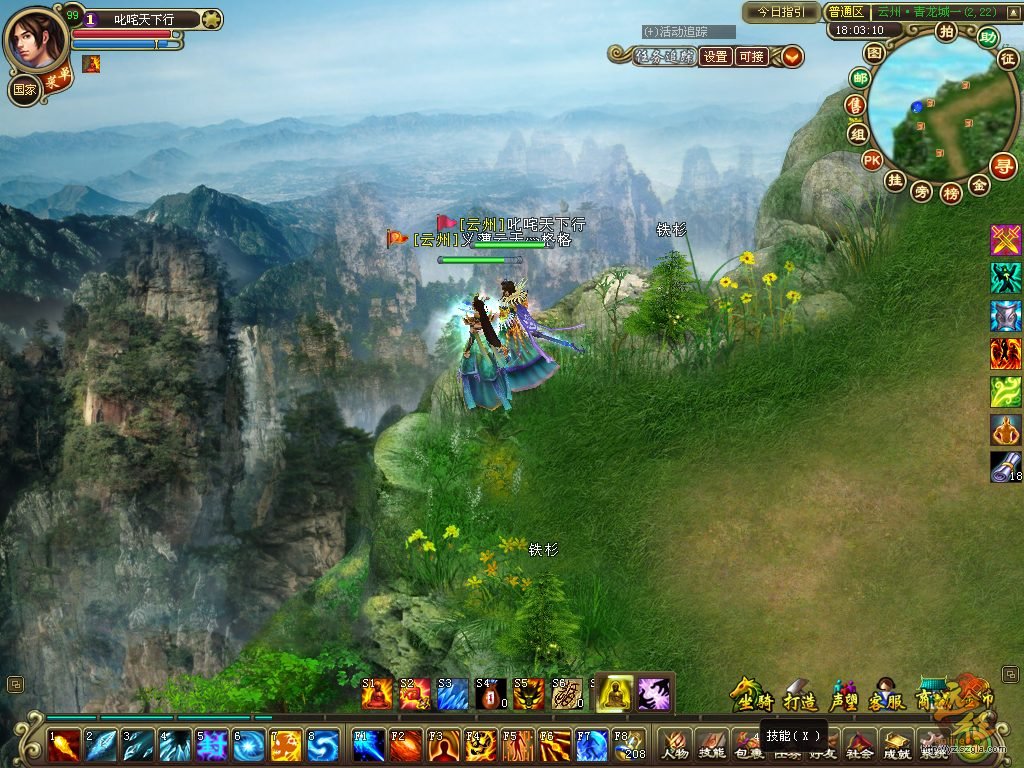Image resolution: width=1024 pixels, height=768 pixels.
Task: Open the 寻 pathfinding button
Action: tap(1003, 165)
